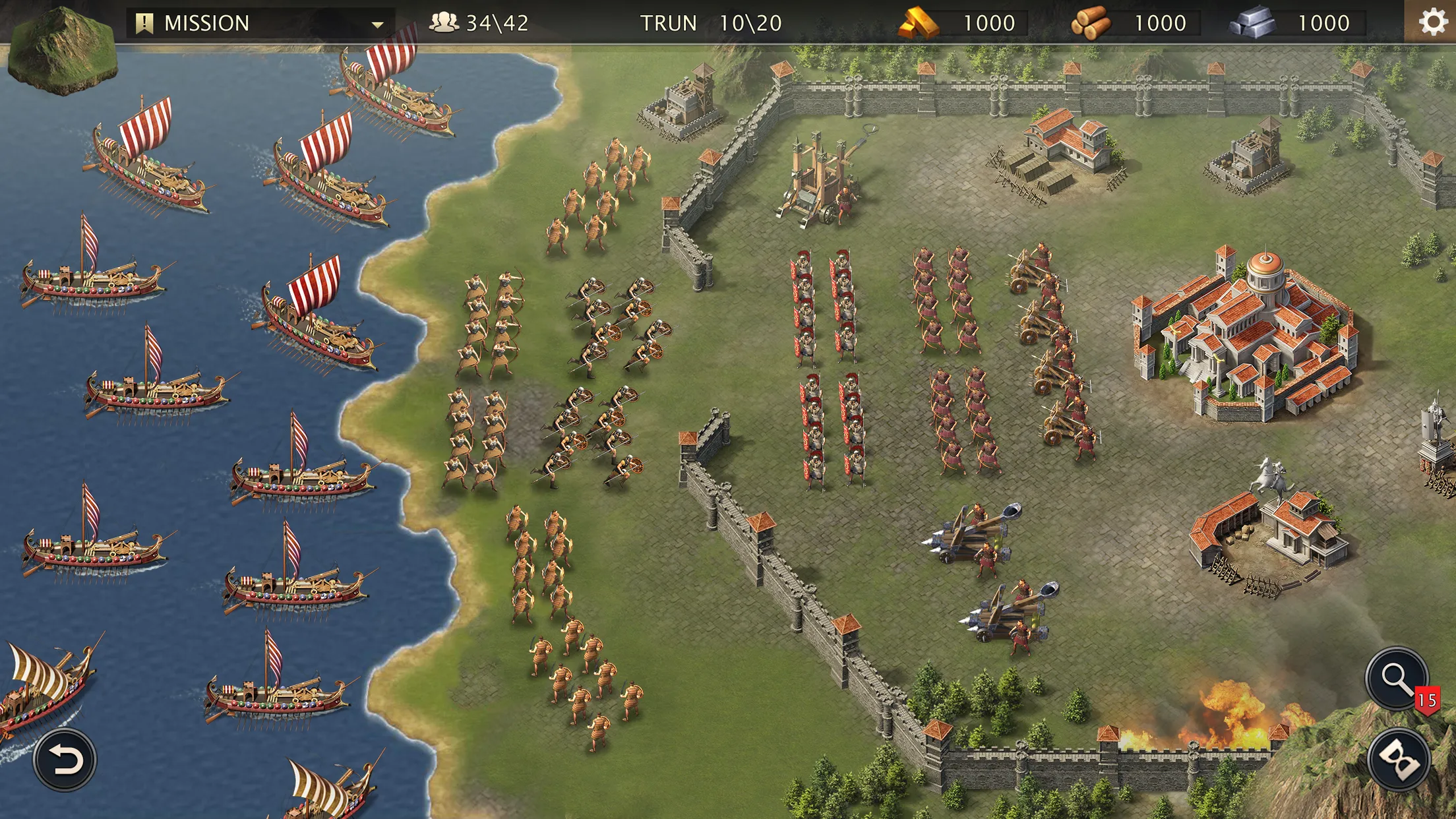
Task: Click the mission exclamation mark icon
Action: pyautogui.click(x=144, y=22)
